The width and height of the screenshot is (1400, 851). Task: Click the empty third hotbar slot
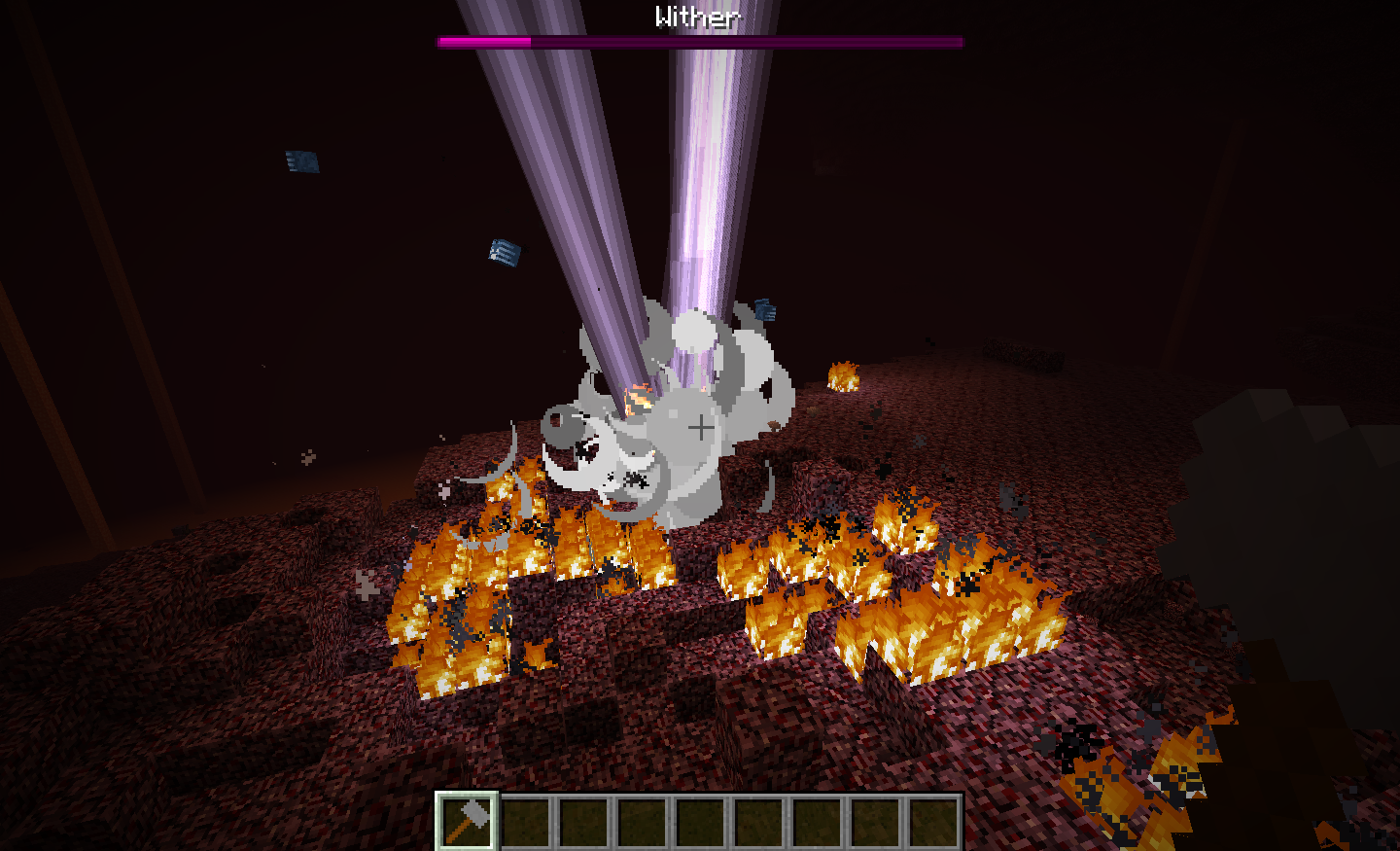[585, 823]
